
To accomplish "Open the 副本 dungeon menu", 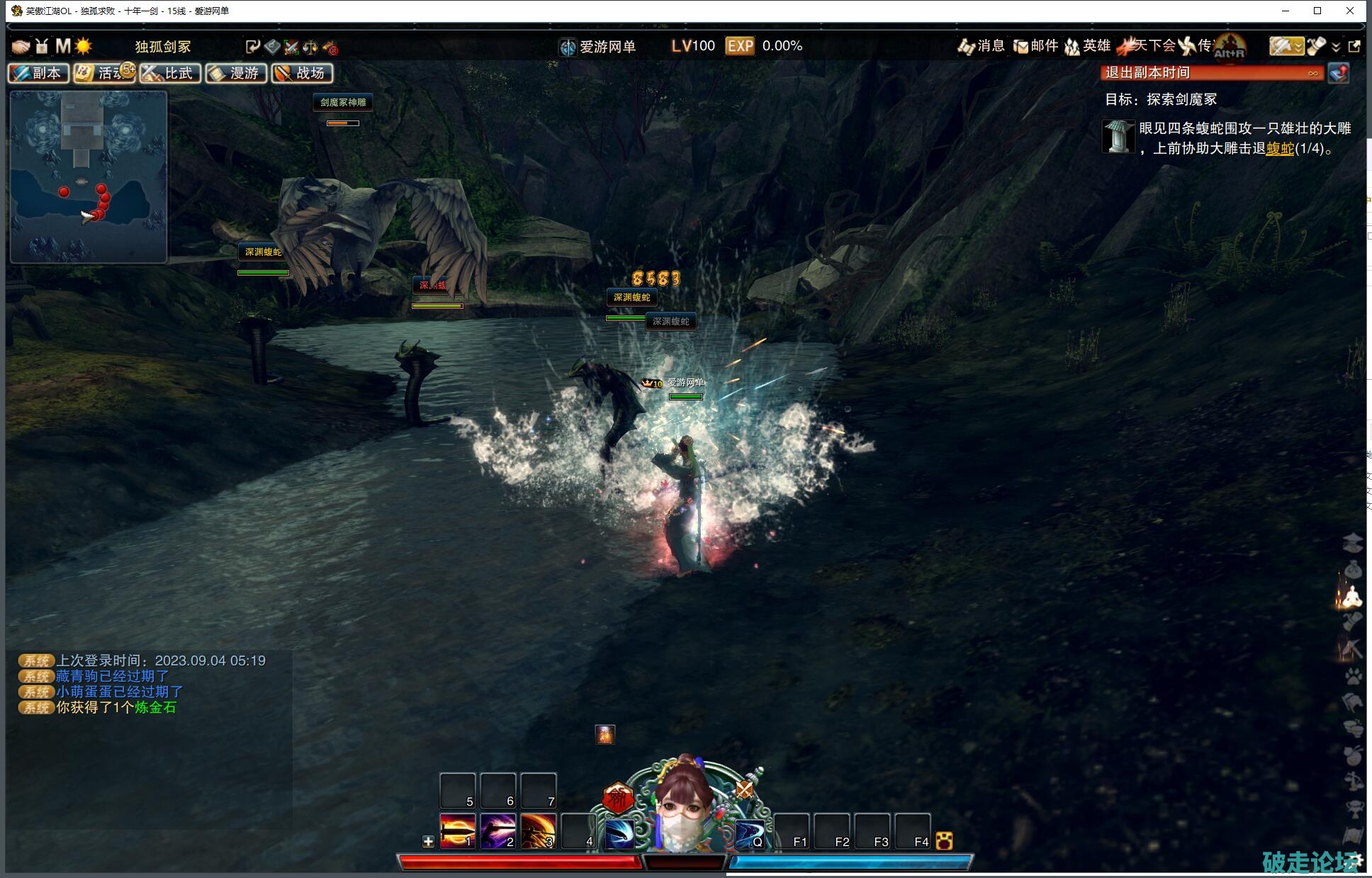I will click(38, 73).
